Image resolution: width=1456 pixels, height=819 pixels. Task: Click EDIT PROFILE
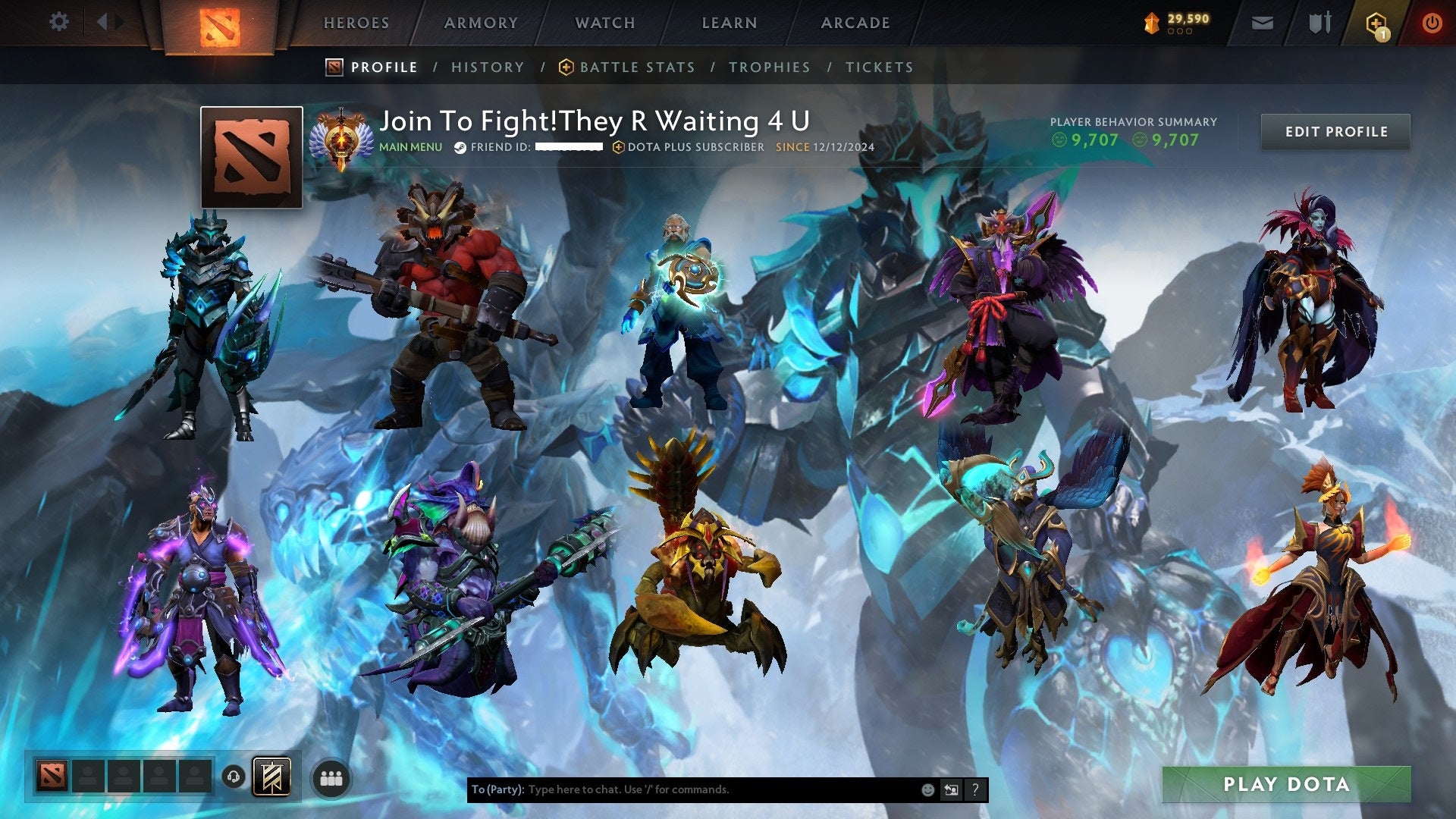[1335, 131]
